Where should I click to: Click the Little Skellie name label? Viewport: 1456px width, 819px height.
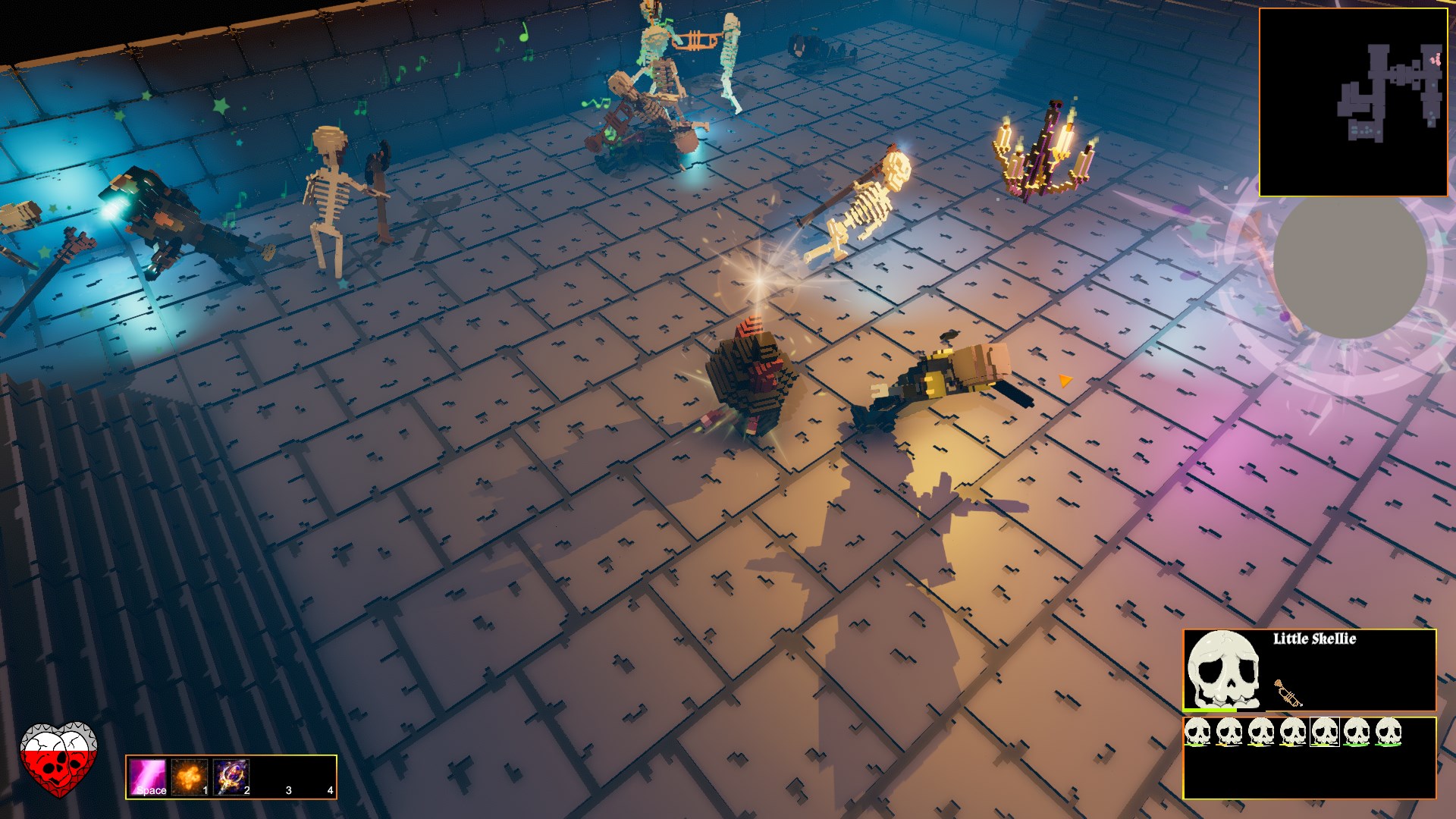tap(1315, 639)
